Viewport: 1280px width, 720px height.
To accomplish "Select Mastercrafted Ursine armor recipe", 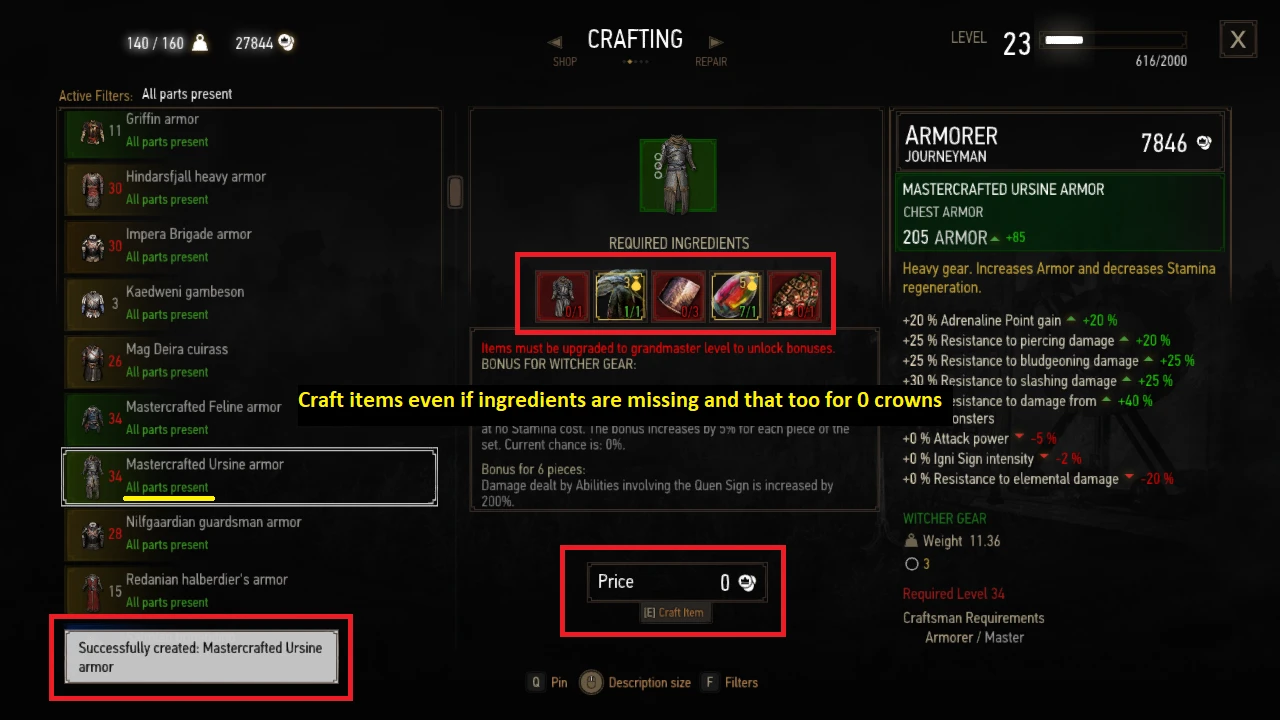I will [x=250, y=476].
